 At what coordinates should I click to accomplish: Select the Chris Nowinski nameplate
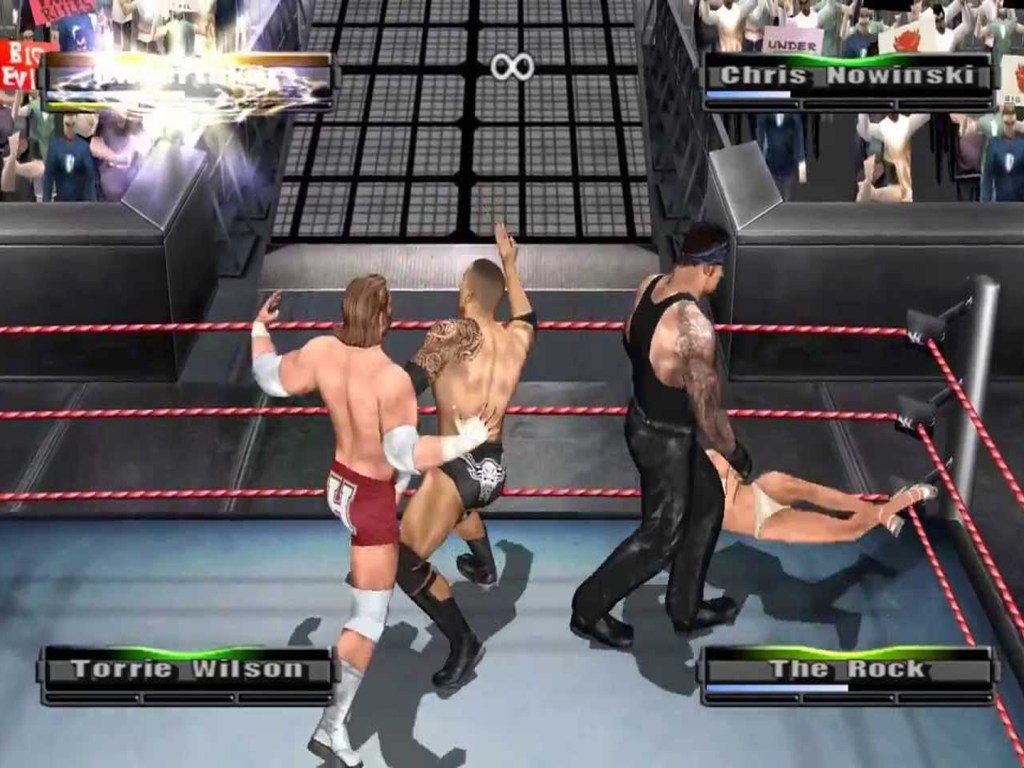coord(847,76)
